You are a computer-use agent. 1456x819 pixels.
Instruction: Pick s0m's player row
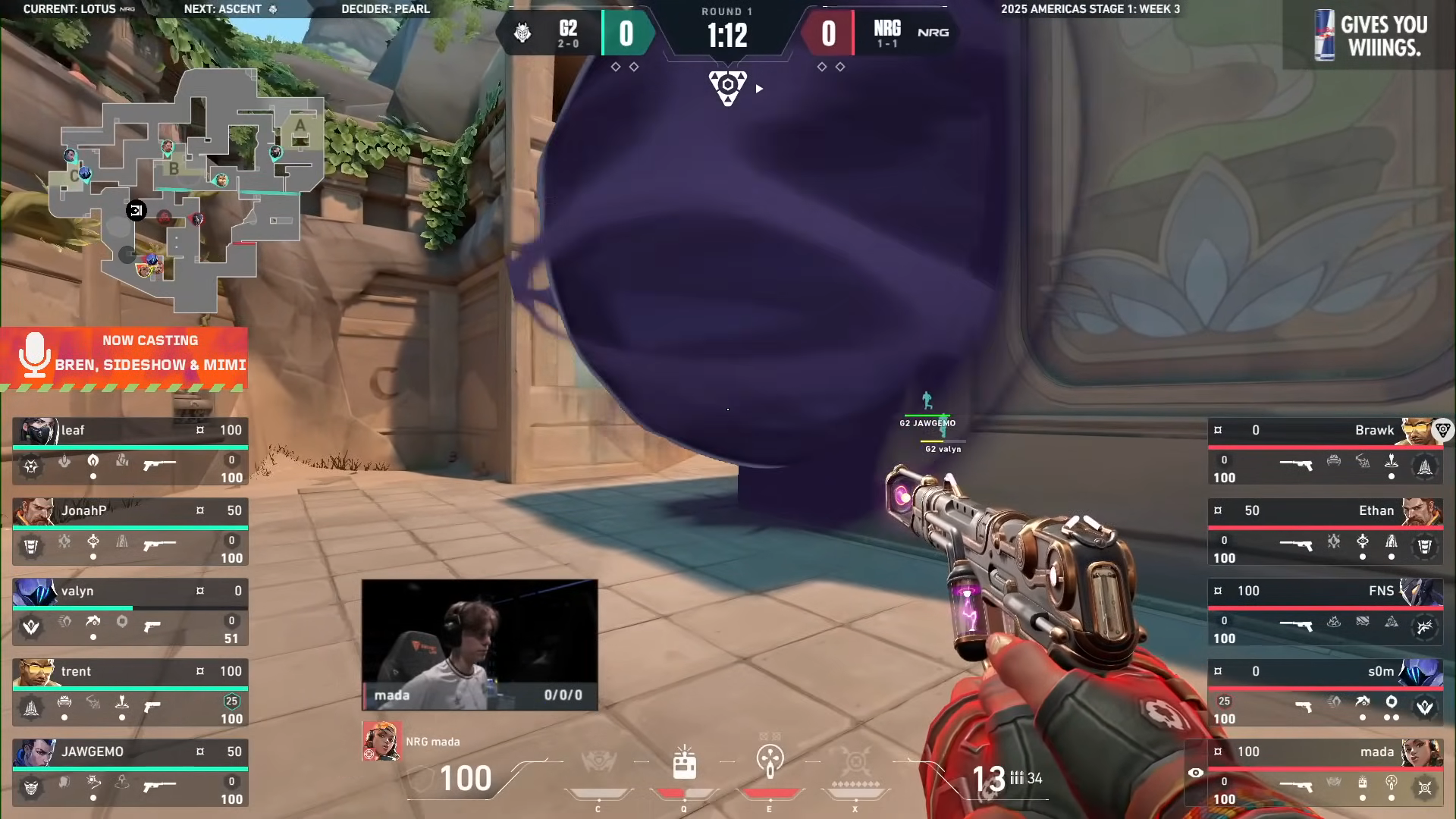[1325, 692]
